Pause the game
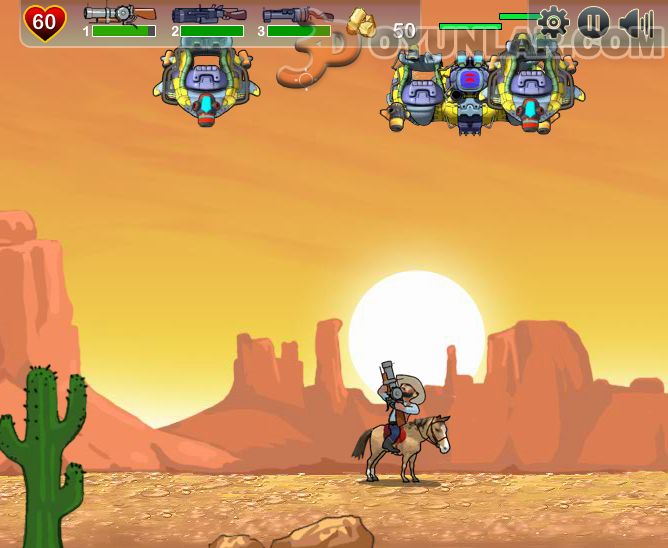Viewport: 668px width, 548px height. [x=593, y=22]
